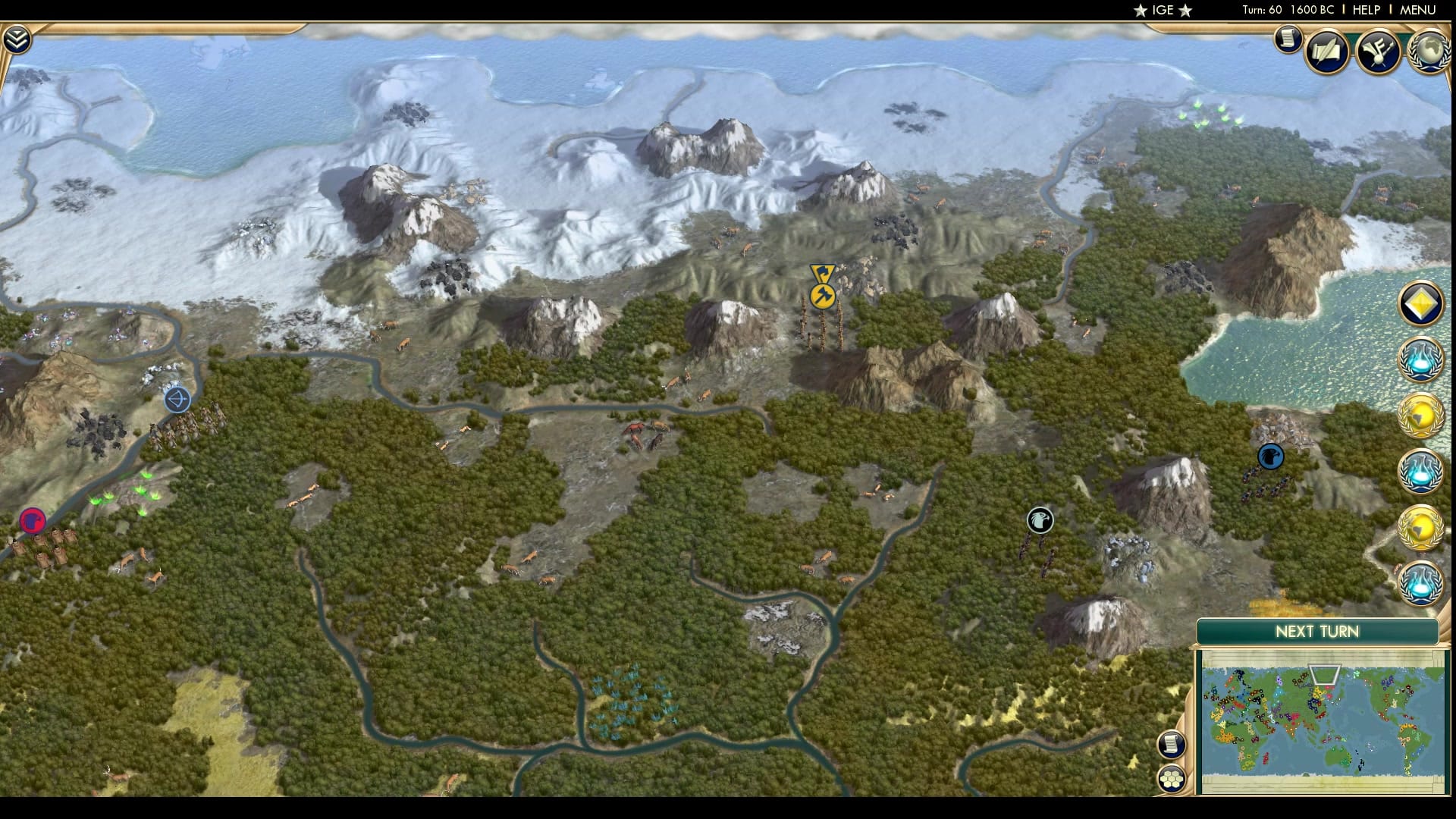Open the Social Policies quill icon
The width and height of the screenshot is (1456, 819).
pyautogui.click(x=1328, y=51)
